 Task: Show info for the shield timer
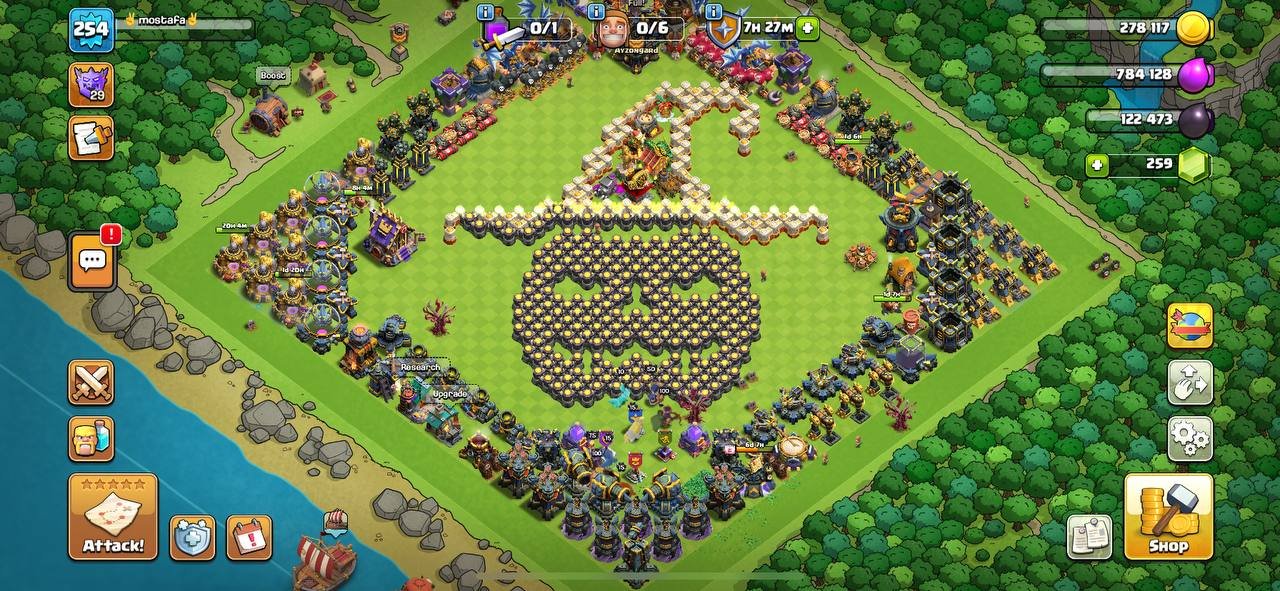pos(713,13)
